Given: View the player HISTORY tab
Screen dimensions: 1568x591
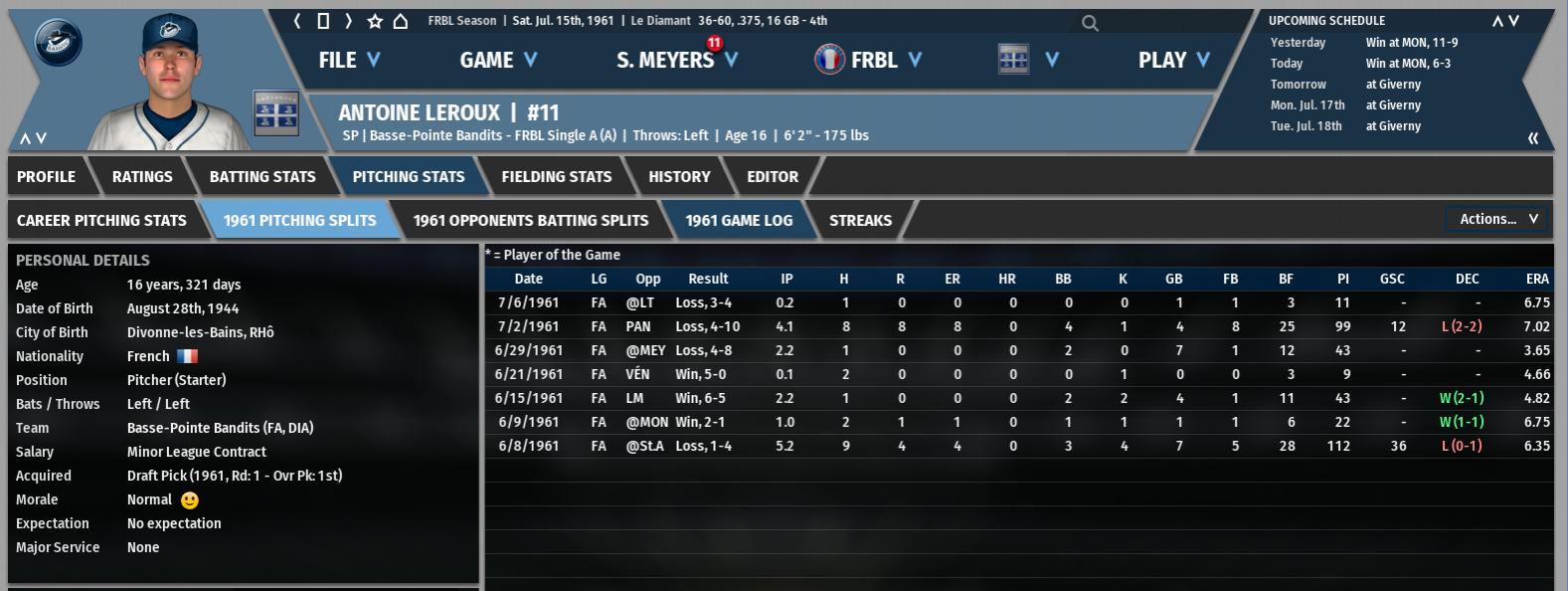Looking at the screenshot, I should tap(679, 177).
